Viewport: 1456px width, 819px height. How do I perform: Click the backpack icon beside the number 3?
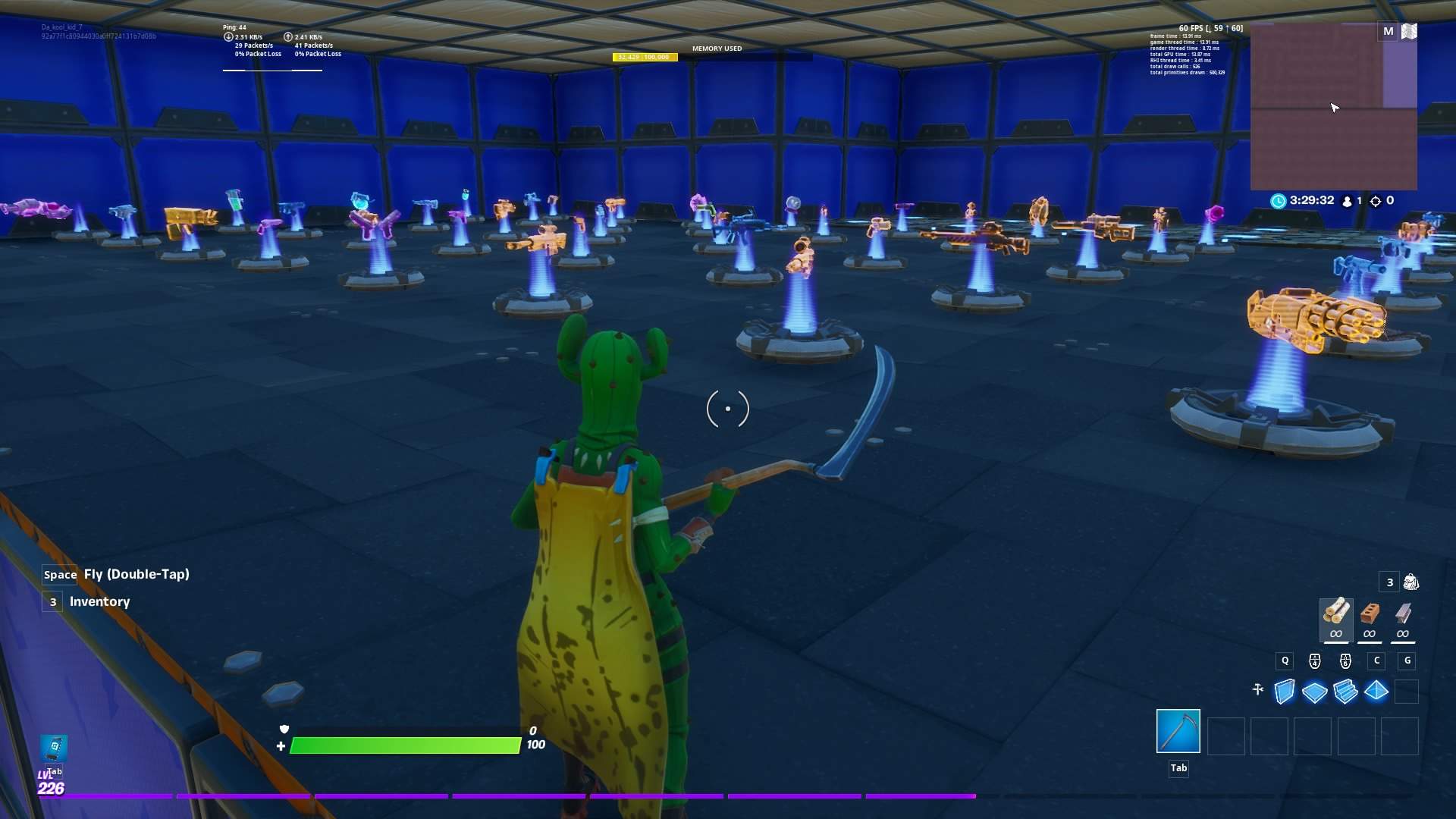1409,582
